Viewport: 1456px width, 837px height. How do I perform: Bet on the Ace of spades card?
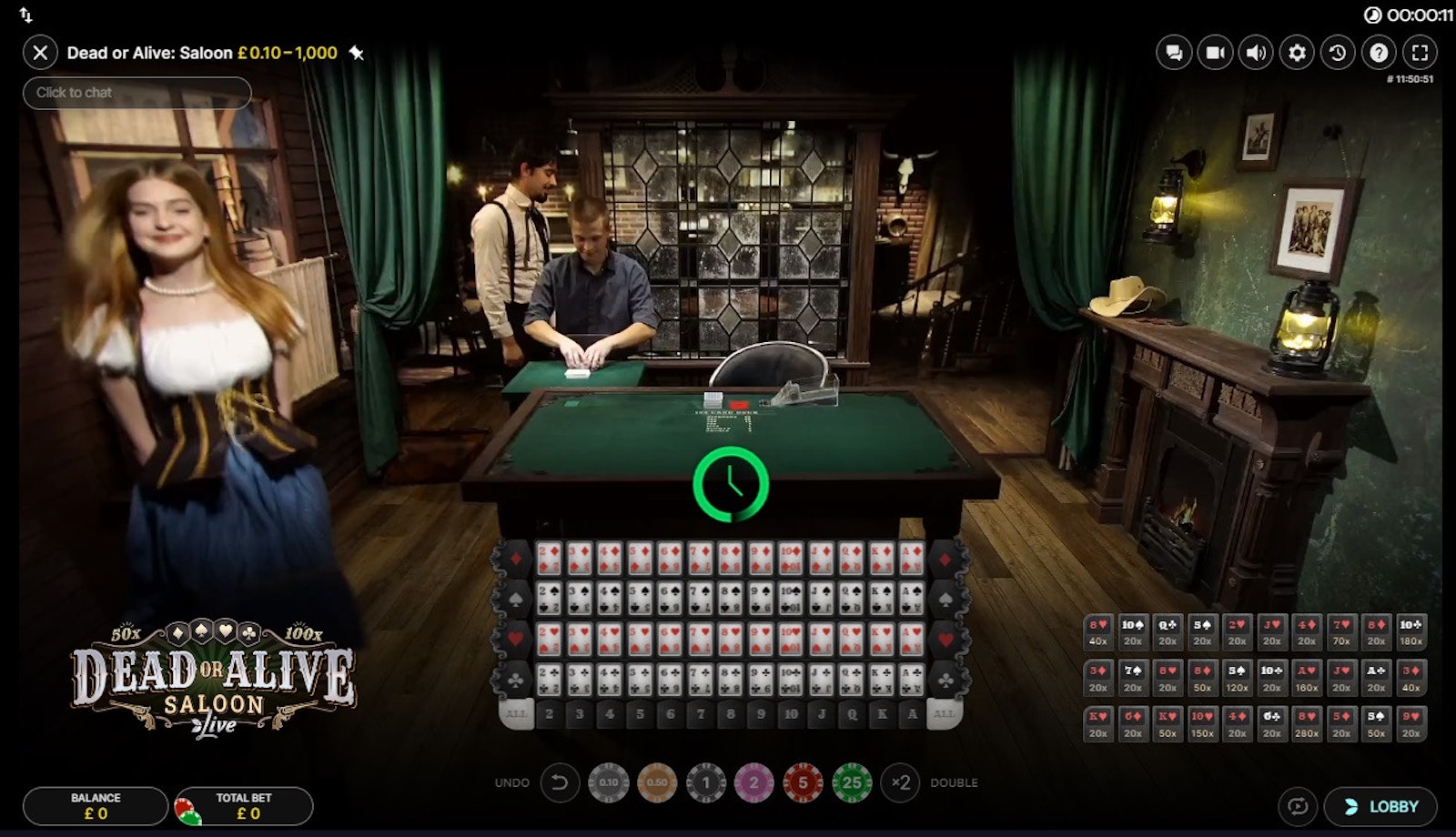(912, 598)
